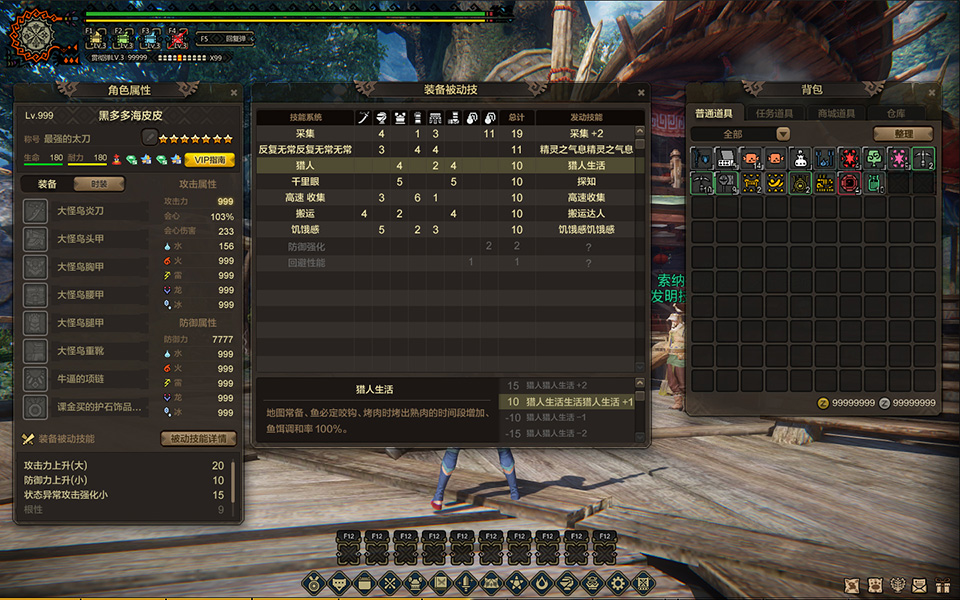The width and height of the screenshot is (960, 600).
Task: Select the 大怪鸟炎刀 weapon slot
Action: [80, 212]
